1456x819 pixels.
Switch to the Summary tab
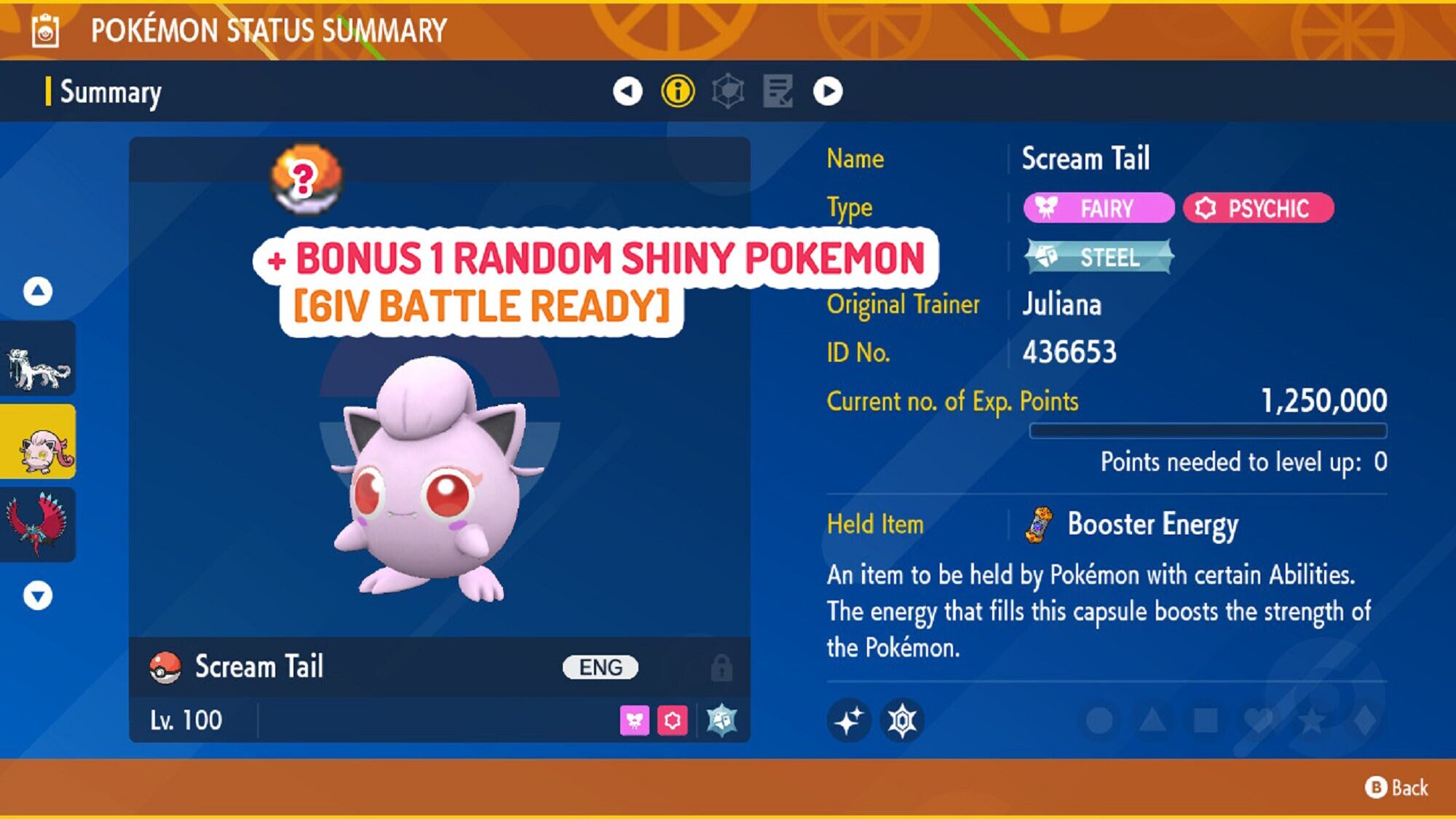(109, 92)
